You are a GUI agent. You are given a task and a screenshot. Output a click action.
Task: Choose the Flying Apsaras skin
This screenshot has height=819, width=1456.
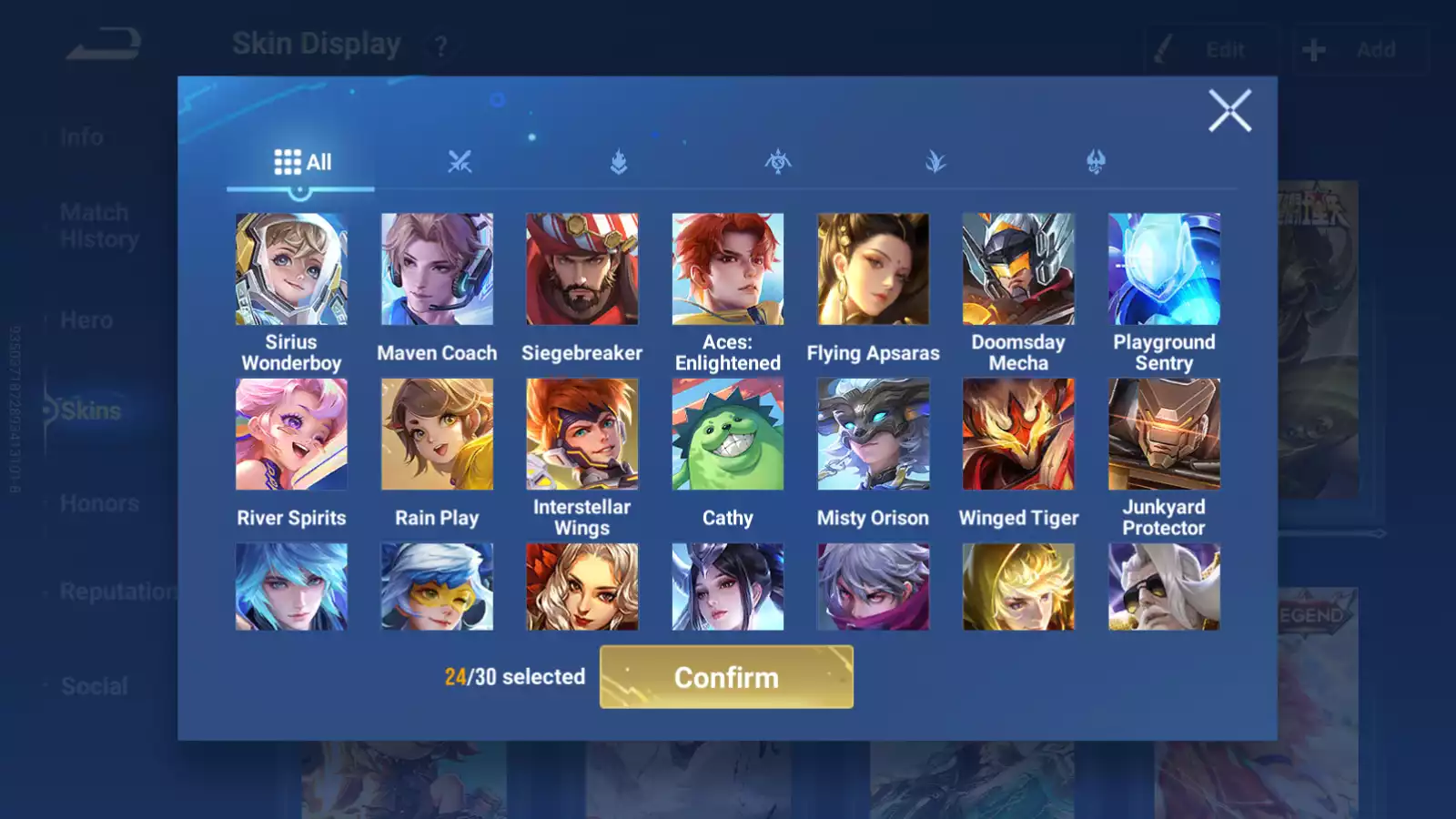click(874, 269)
